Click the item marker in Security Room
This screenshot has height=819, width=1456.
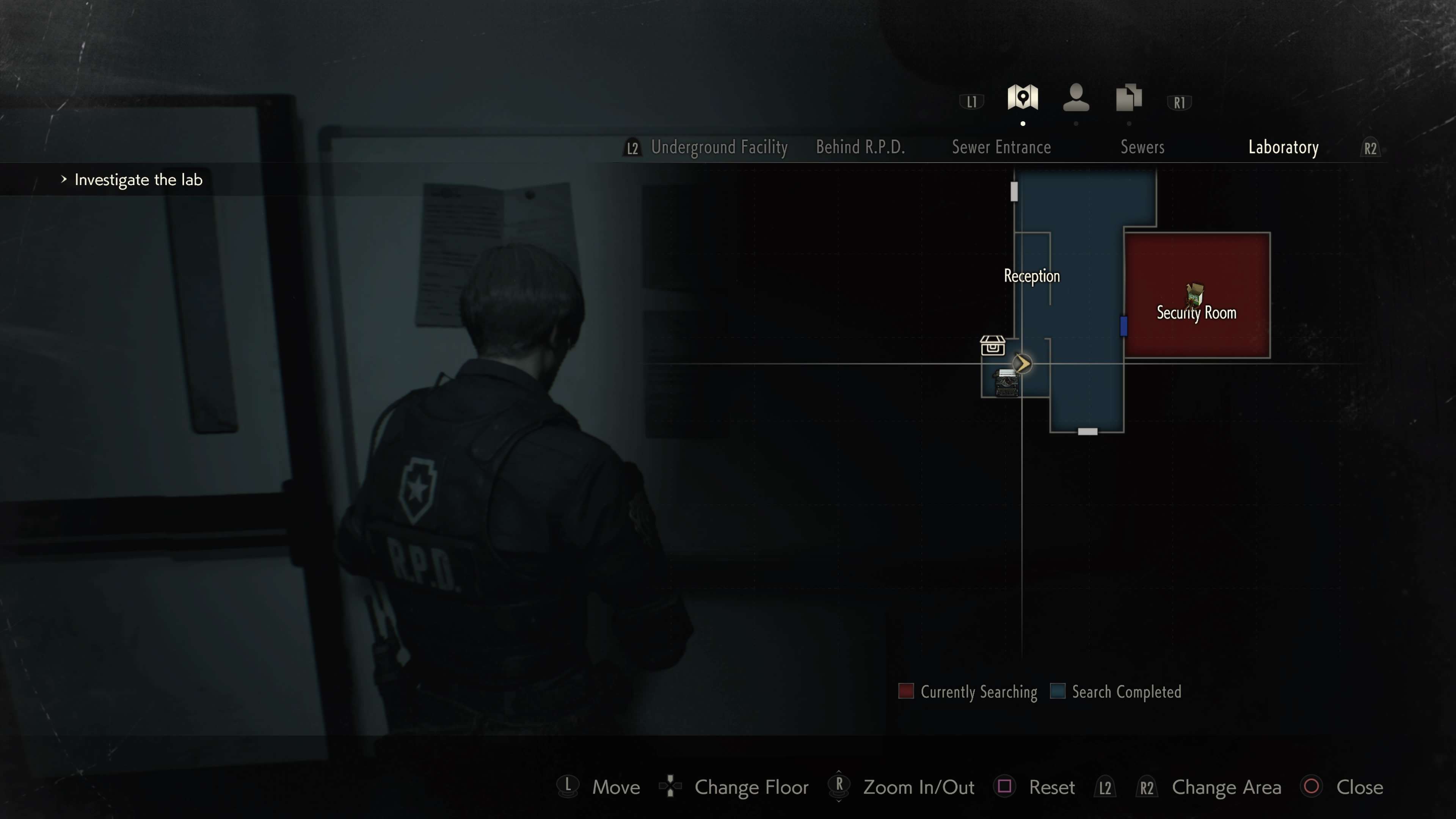(1194, 294)
